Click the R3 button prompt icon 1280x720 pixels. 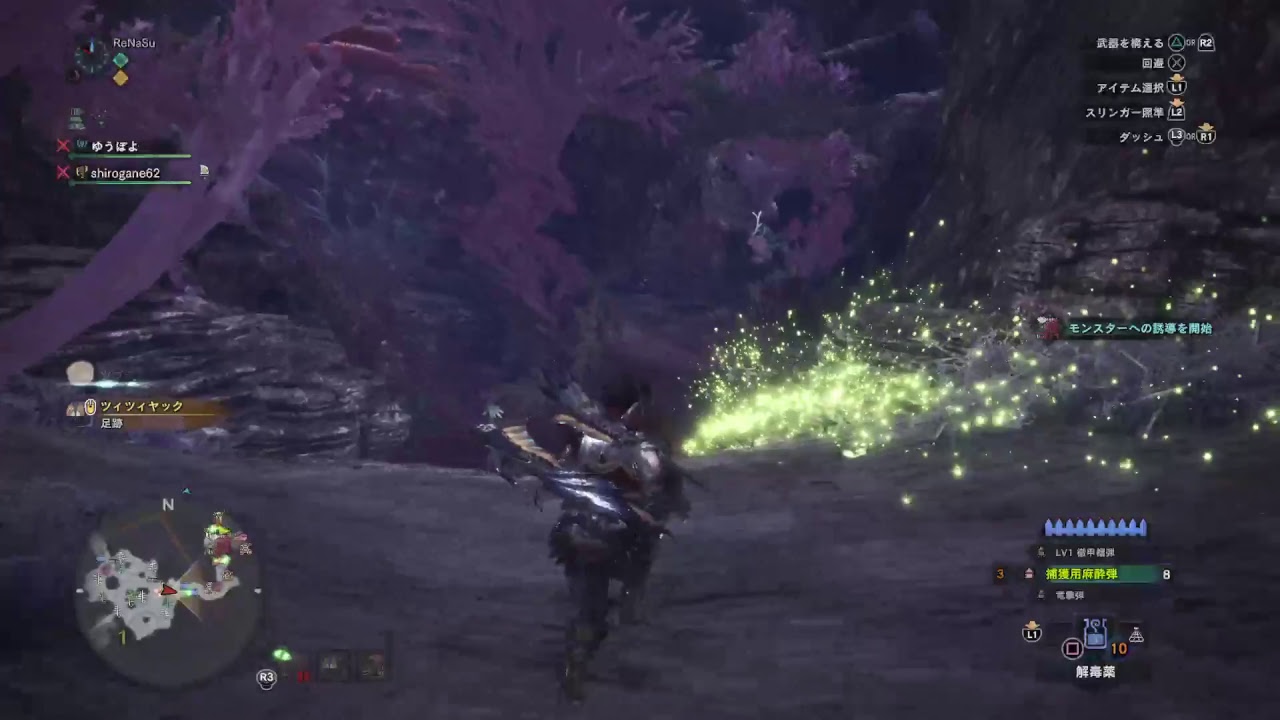click(x=264, y=676)
